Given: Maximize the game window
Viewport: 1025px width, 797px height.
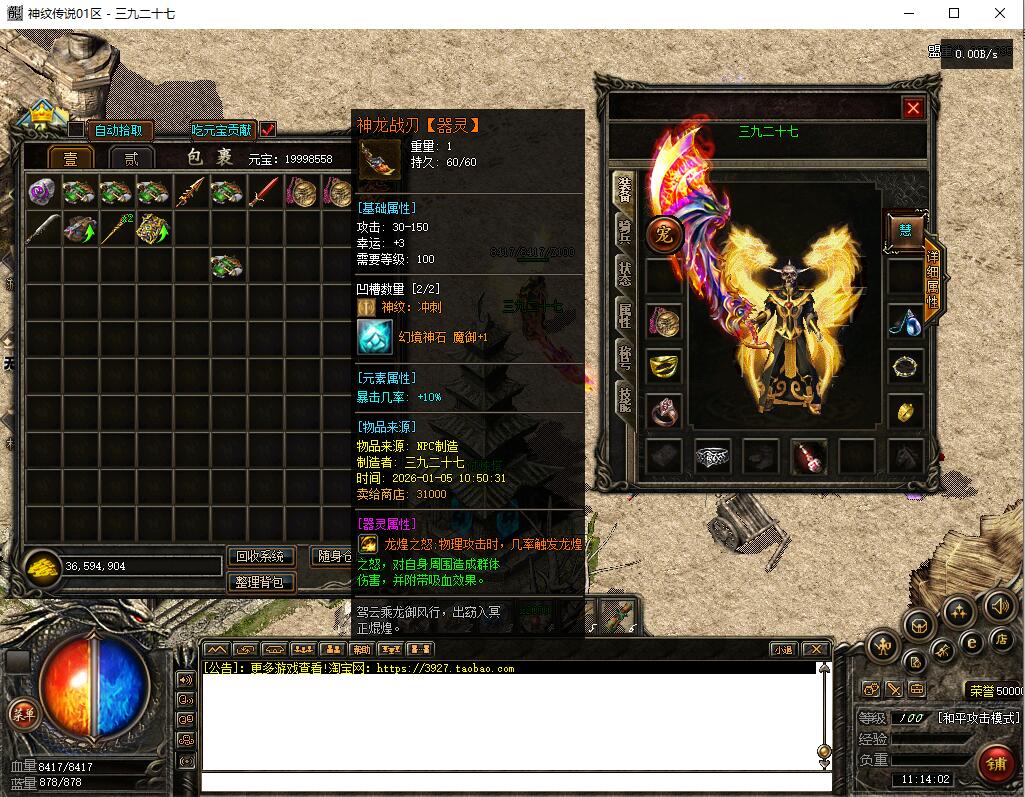Looking at the screenshot, I should [954, 13].
